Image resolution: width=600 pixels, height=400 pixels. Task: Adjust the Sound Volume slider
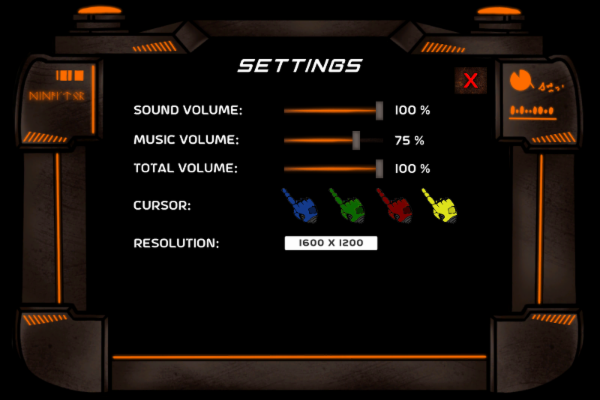click(x=380, y=110)
